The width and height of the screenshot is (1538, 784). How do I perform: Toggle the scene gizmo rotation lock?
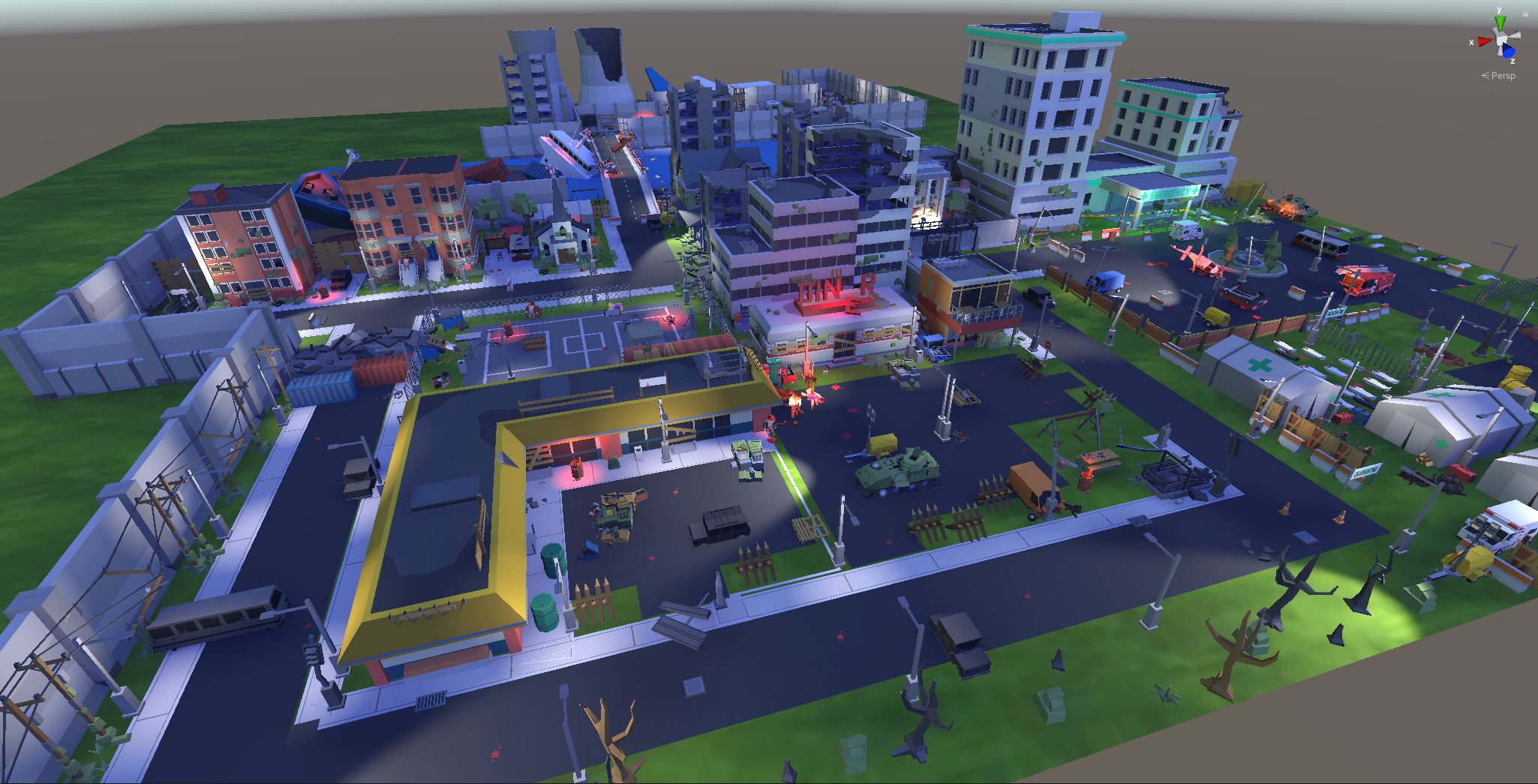(x=1524, y=13)
